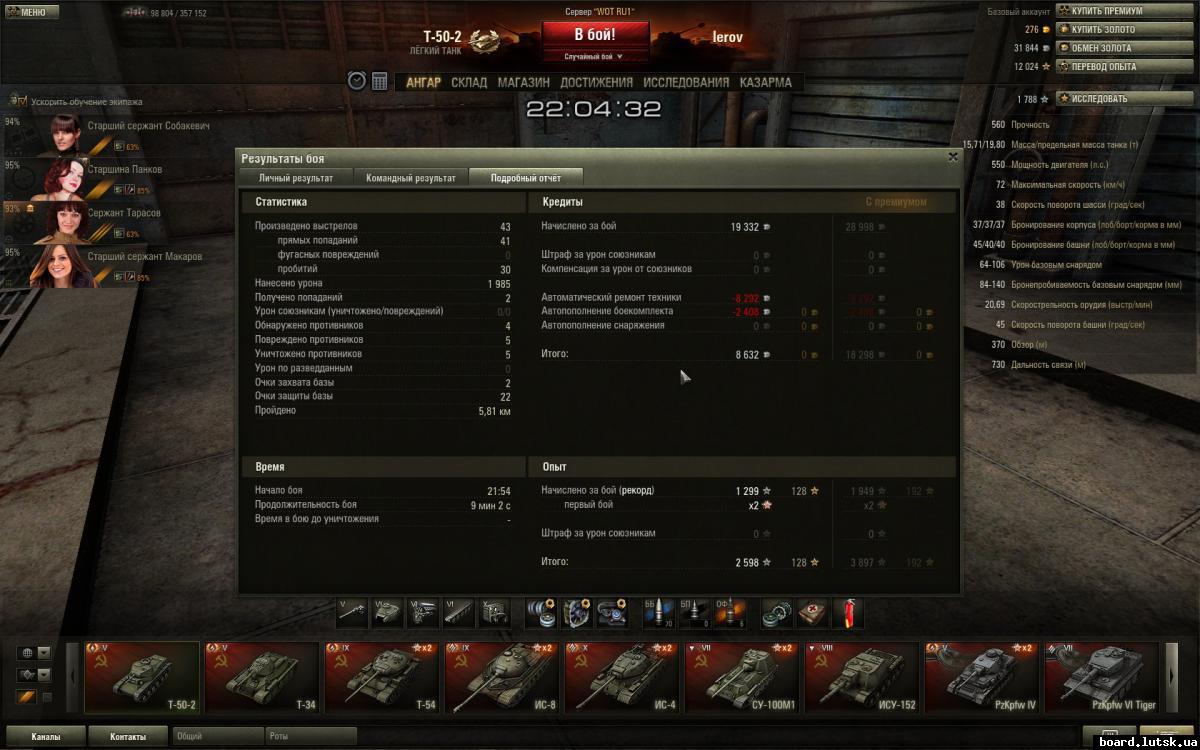Open the ИССЛЕДОВАНИЯ section
The height and width of the screenshot is (750, 1200).
(686, 82)
